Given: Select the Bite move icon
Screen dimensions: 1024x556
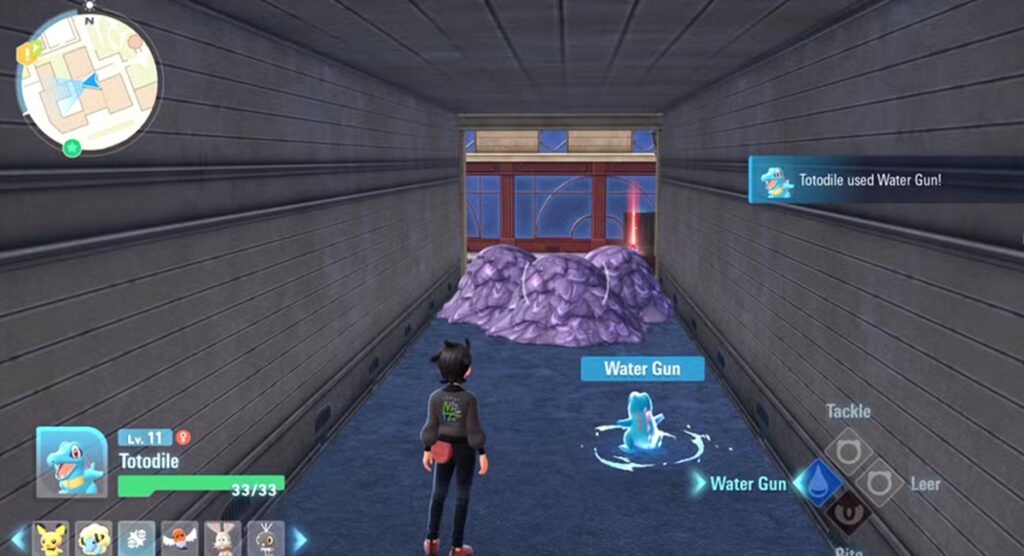Looking at the screenshot, I should click(x=848, y=514).
